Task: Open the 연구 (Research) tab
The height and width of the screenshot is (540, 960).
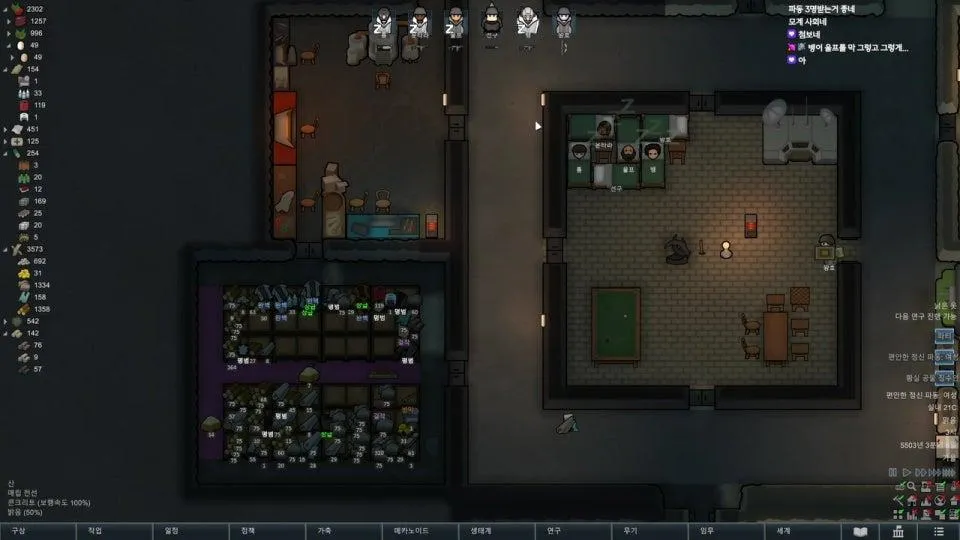Action: click(554, 531)
